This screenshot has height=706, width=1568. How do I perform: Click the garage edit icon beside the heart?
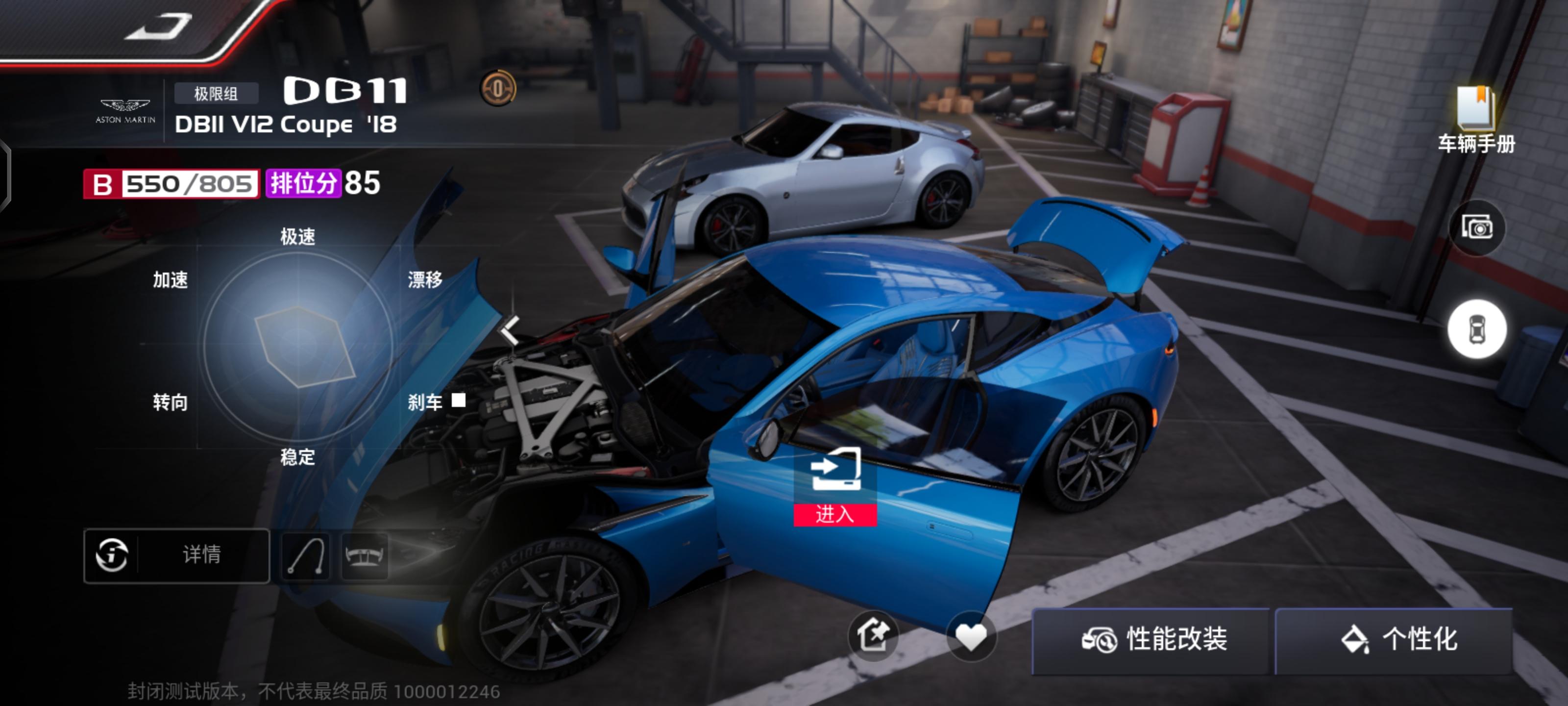(874, 636)
